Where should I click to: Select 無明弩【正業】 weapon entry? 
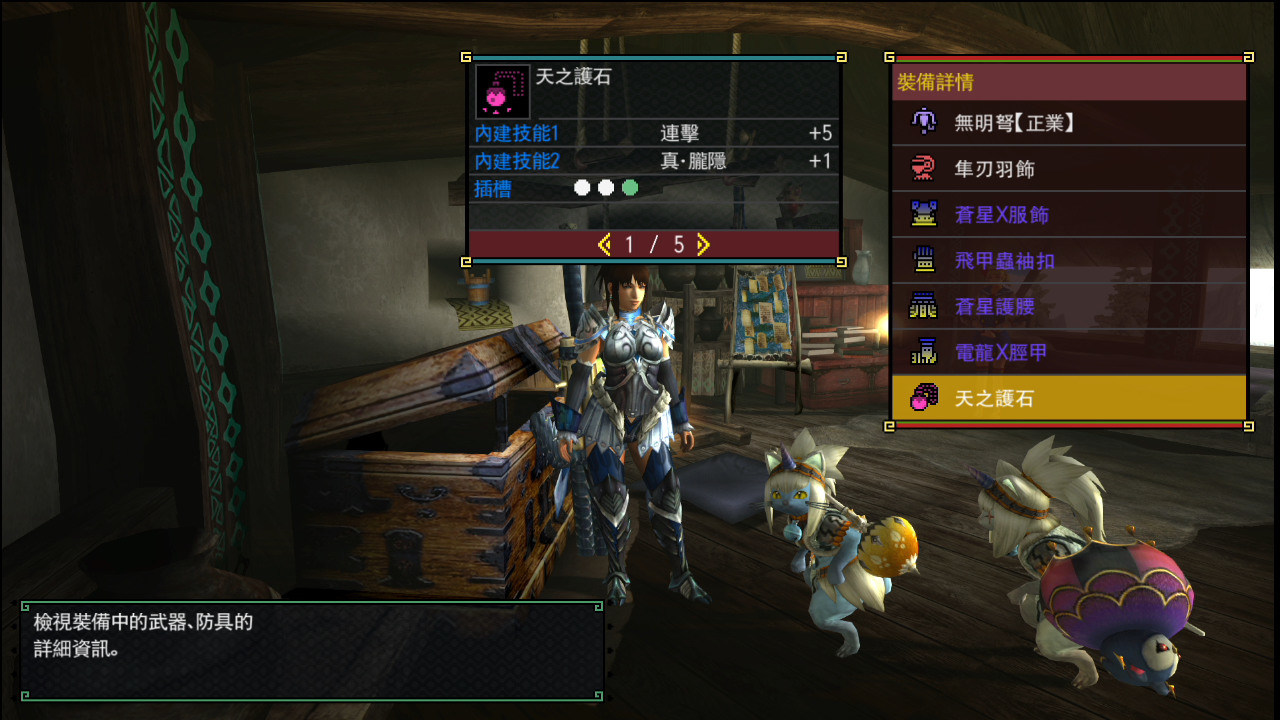[x=1068, y=123]
